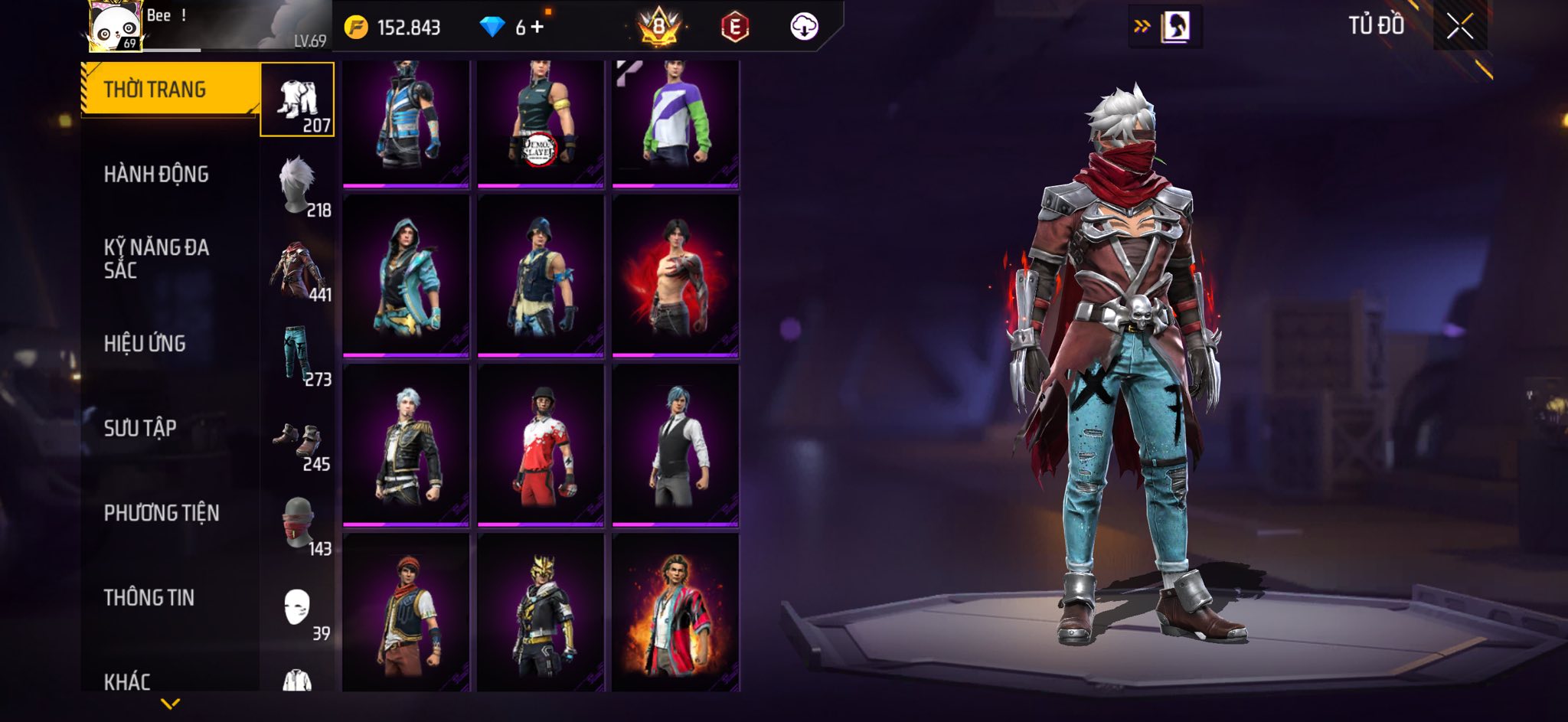Open the jacket tops category showing 441
1568x722 pixels.
click(297, 270)
